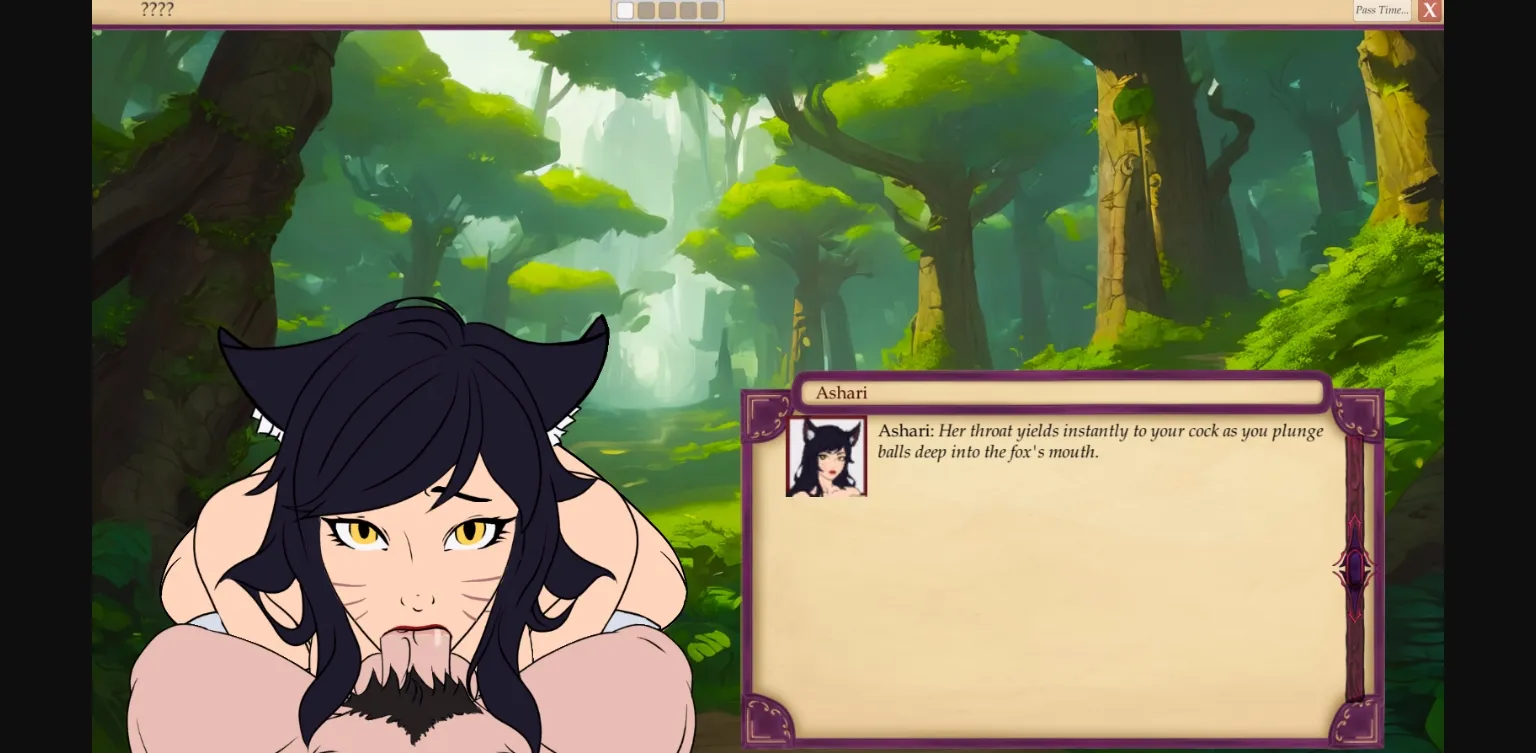This screenshot has height=753, width=1536.
Task: Close the game window with the X button
Action: click(x=1429, y=10)
